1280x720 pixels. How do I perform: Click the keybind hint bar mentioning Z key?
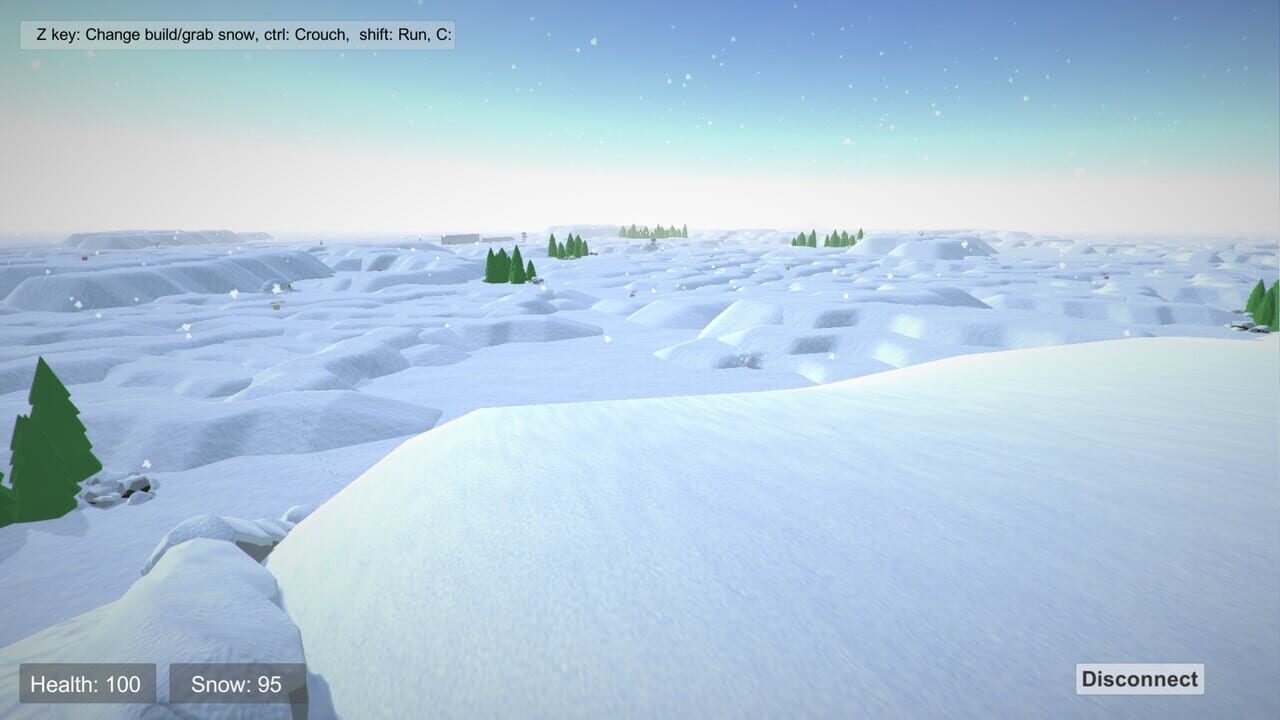[x=238, y=34]
